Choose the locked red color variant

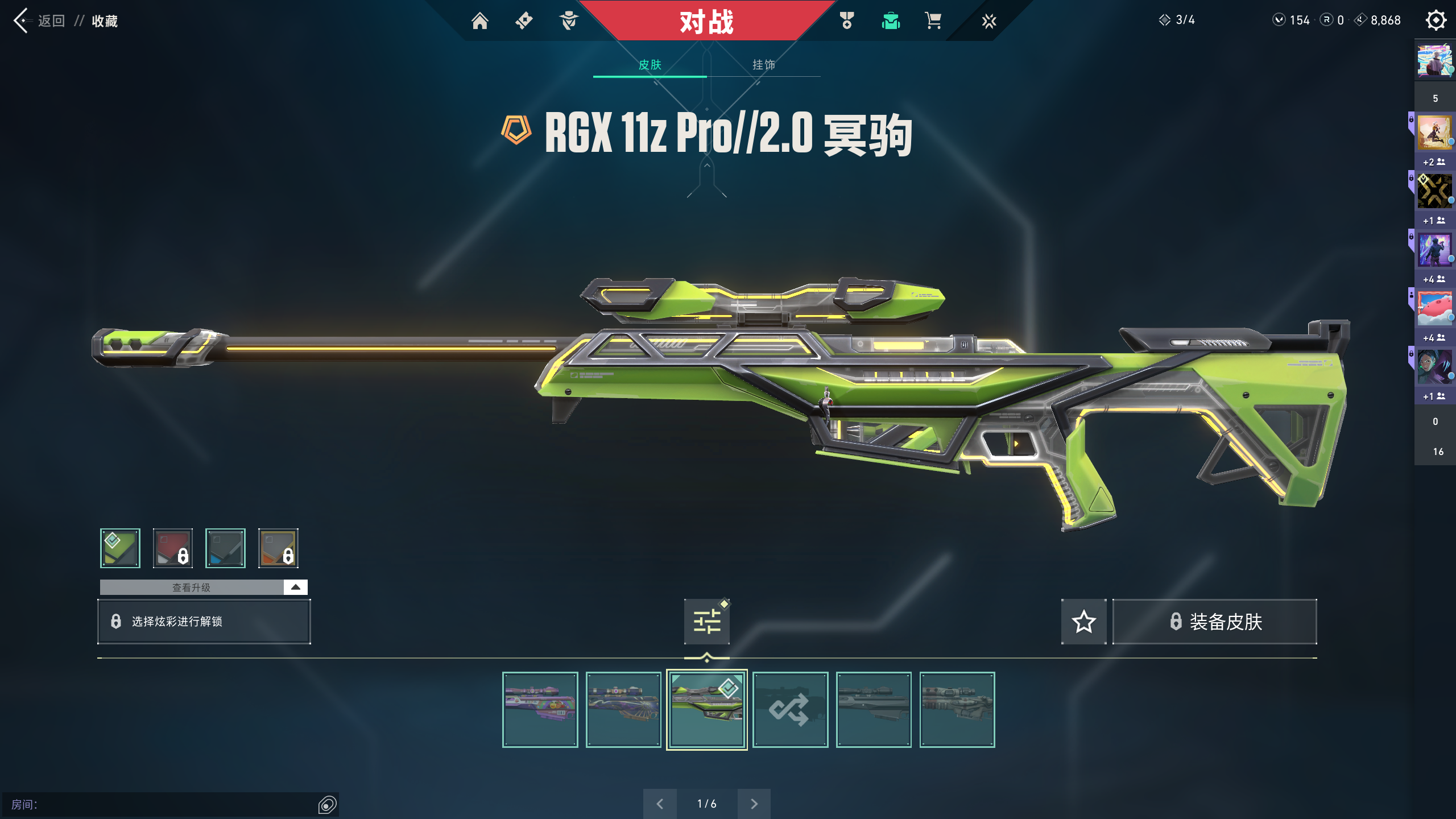click(173, 548)
